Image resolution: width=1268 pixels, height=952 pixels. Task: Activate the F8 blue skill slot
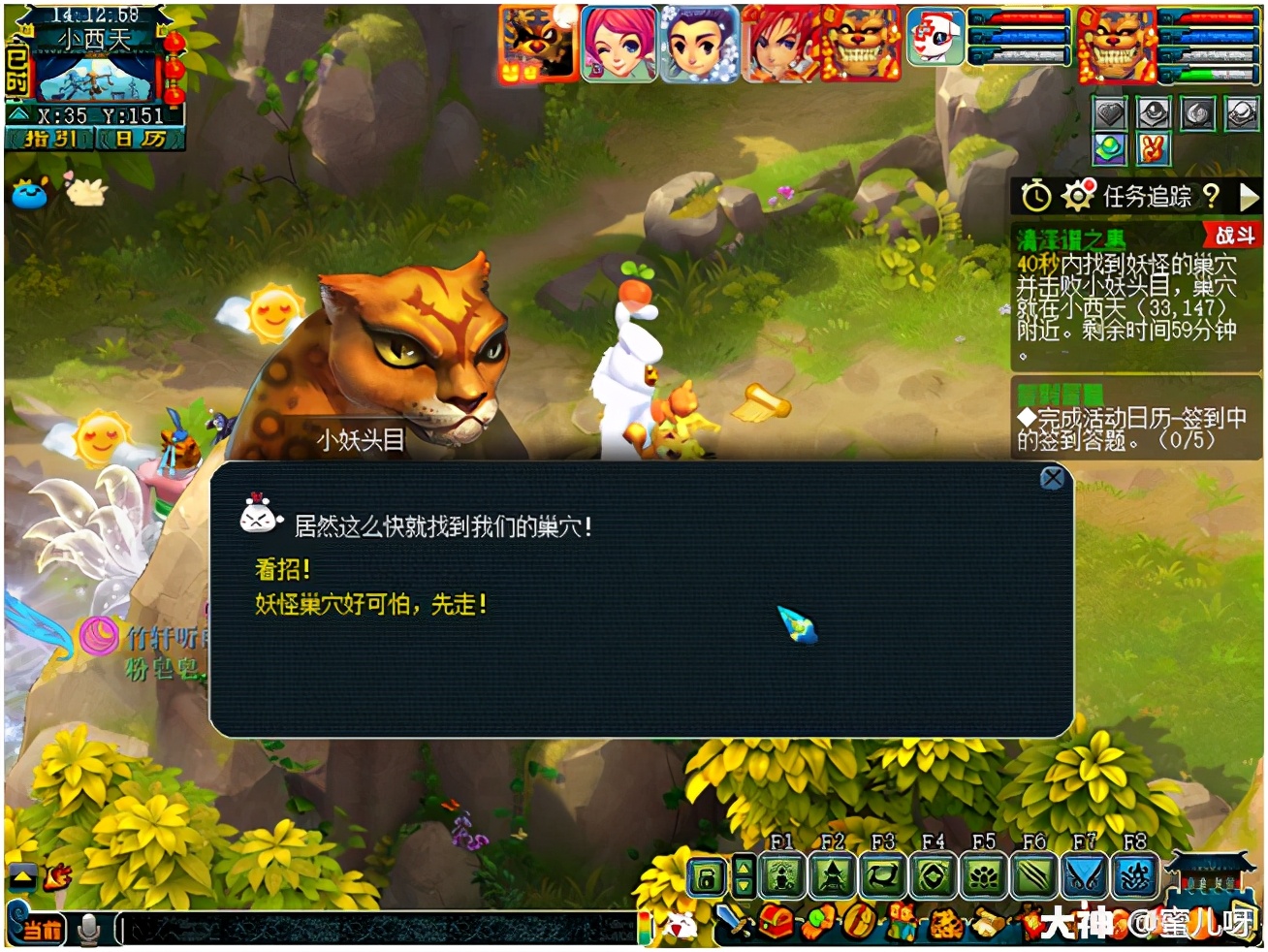(1135, 877)
